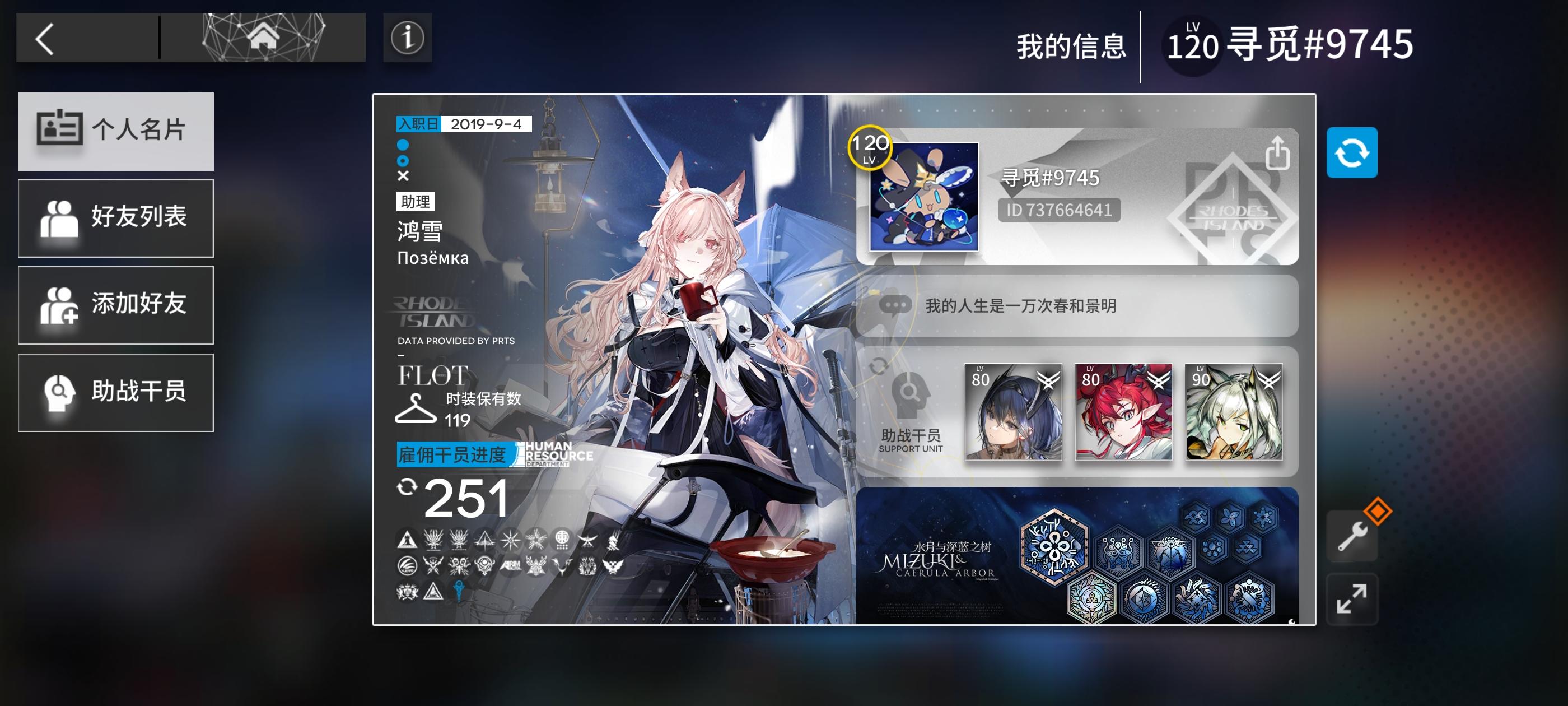Screen dimensions: 1568x706
Task: Open the 助战干员 support operator menu
Action: 116,392
